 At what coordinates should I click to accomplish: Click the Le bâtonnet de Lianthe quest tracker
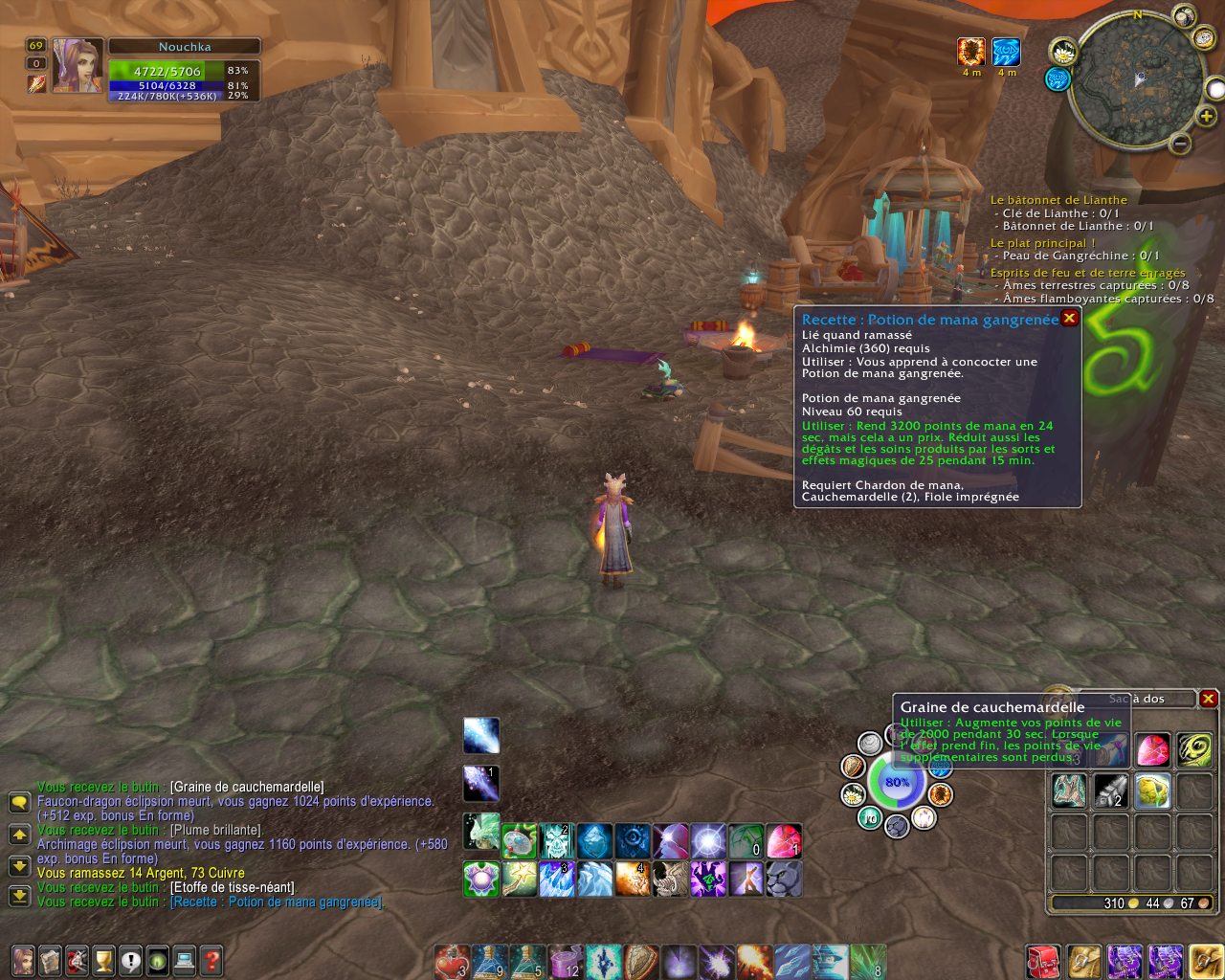(x=1058, y=200)
